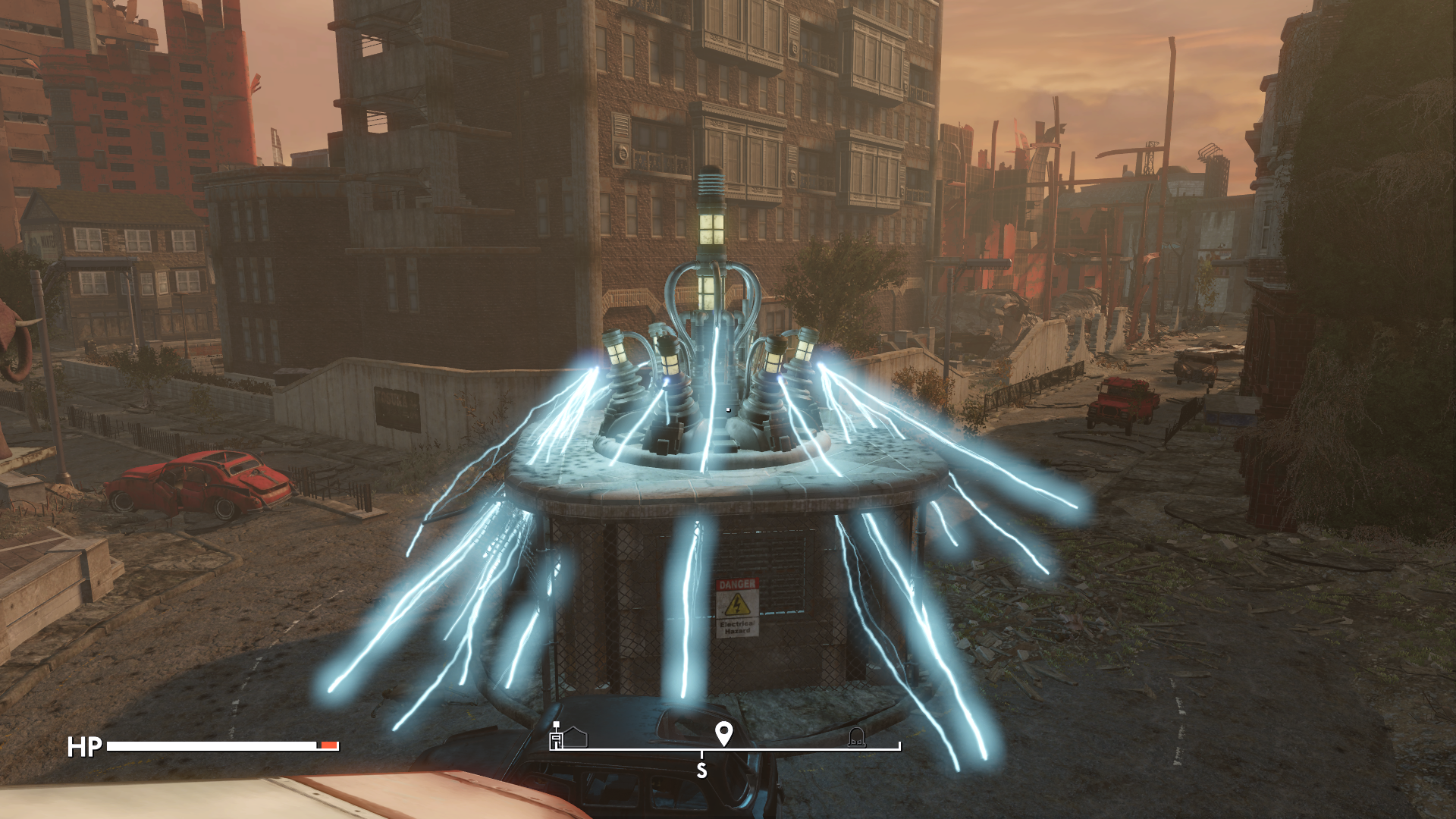
Task: Click the S heading on the compass
Action: [701, 770]
